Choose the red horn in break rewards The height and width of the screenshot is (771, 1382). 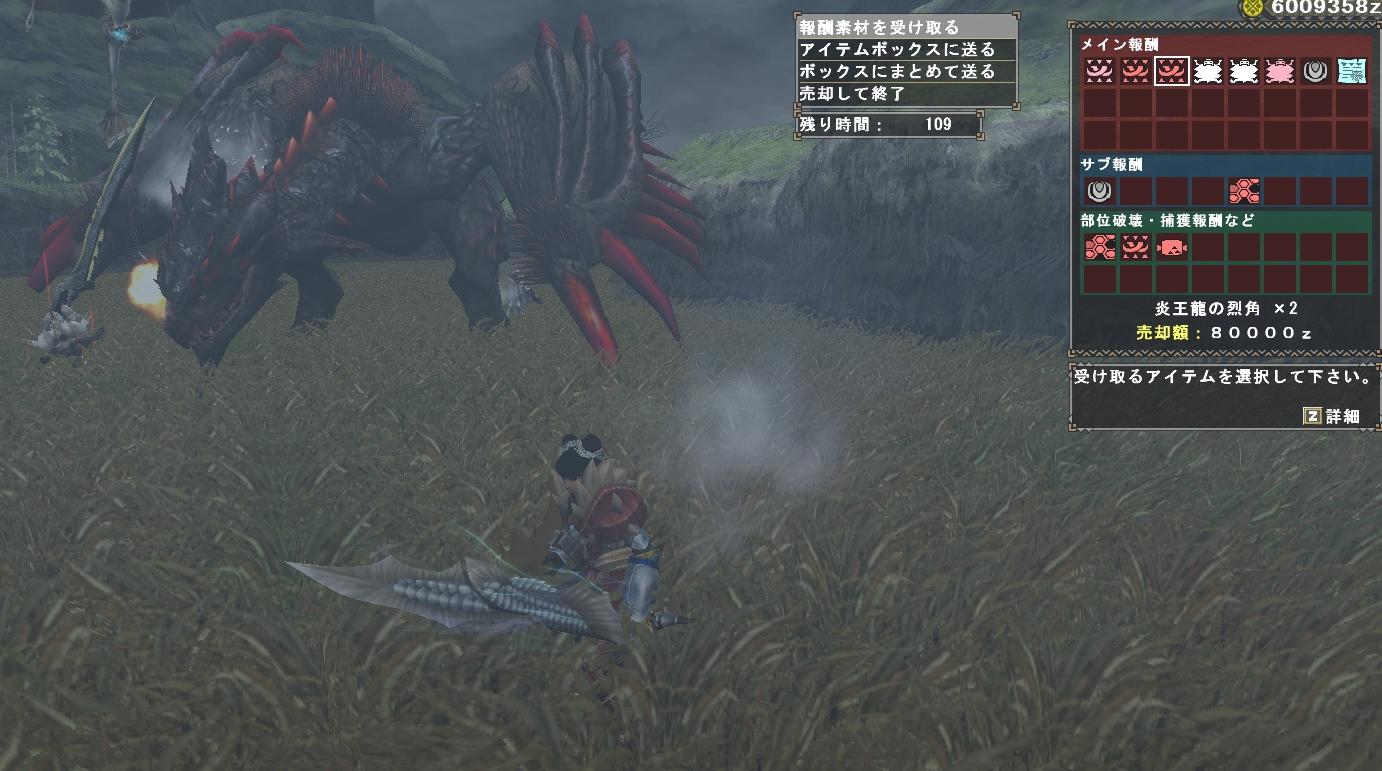pos(1135,247)
